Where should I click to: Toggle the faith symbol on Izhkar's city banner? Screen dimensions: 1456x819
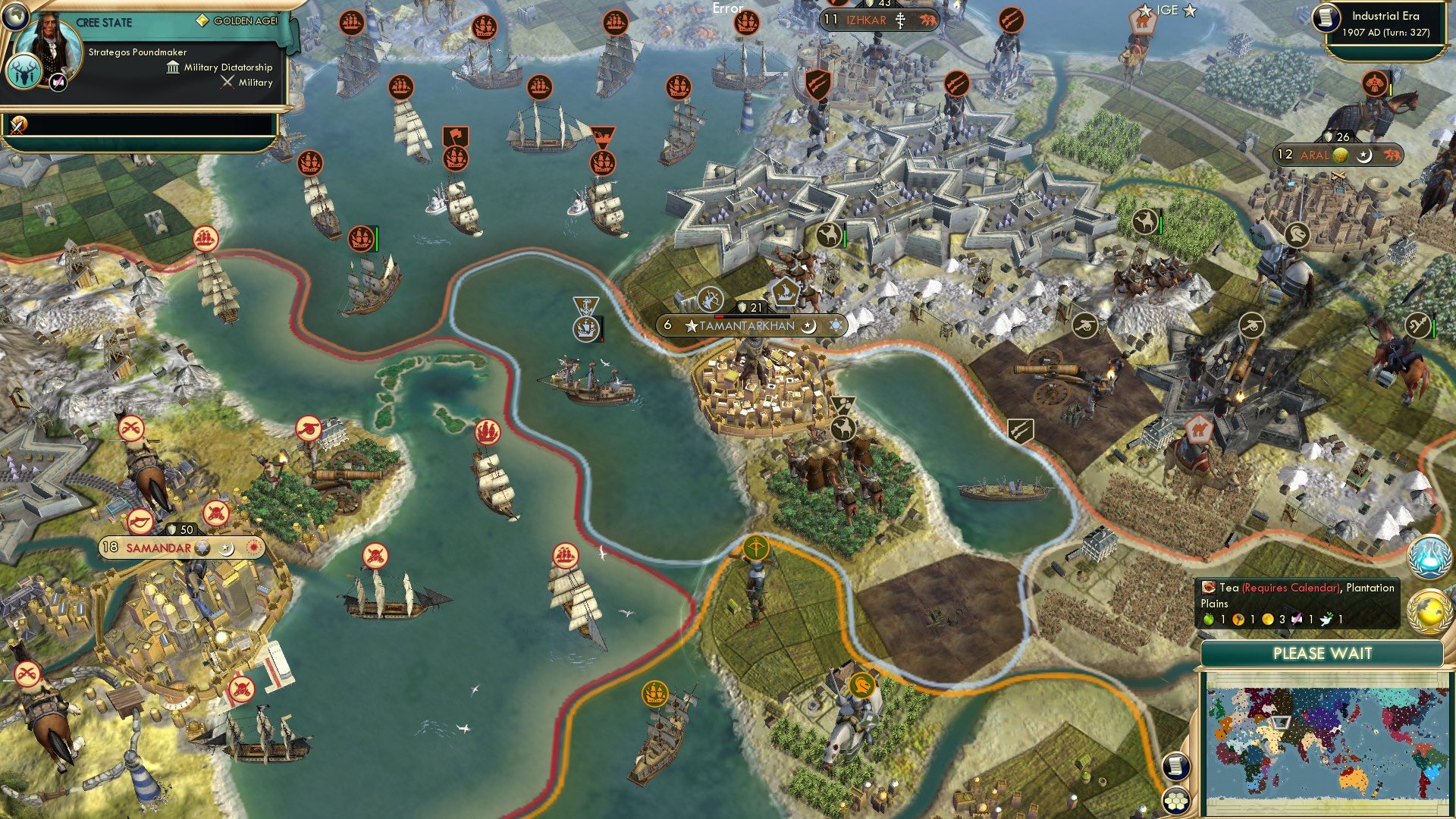[900, 20]
